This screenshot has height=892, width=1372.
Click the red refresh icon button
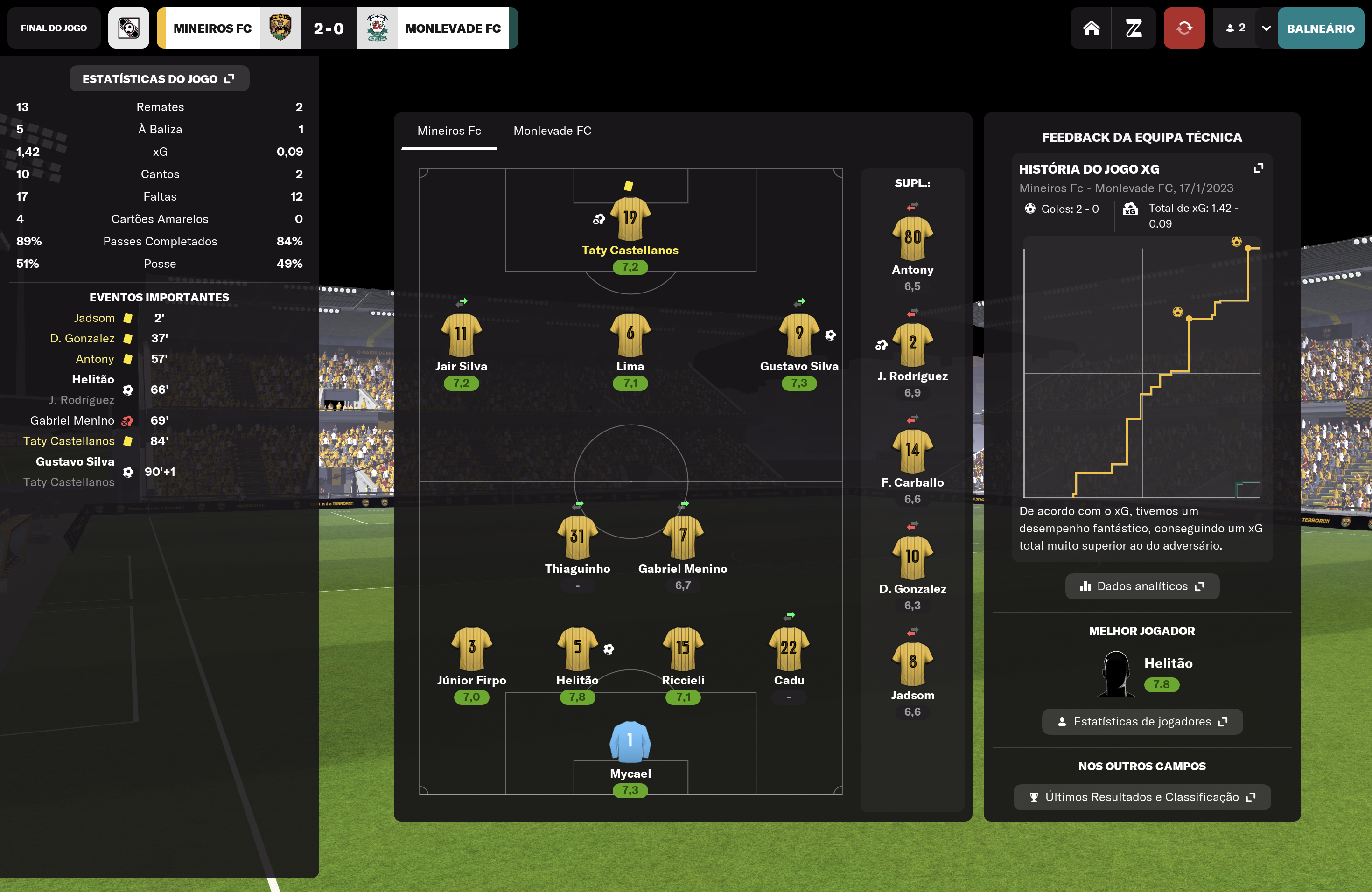point(1183,28)
